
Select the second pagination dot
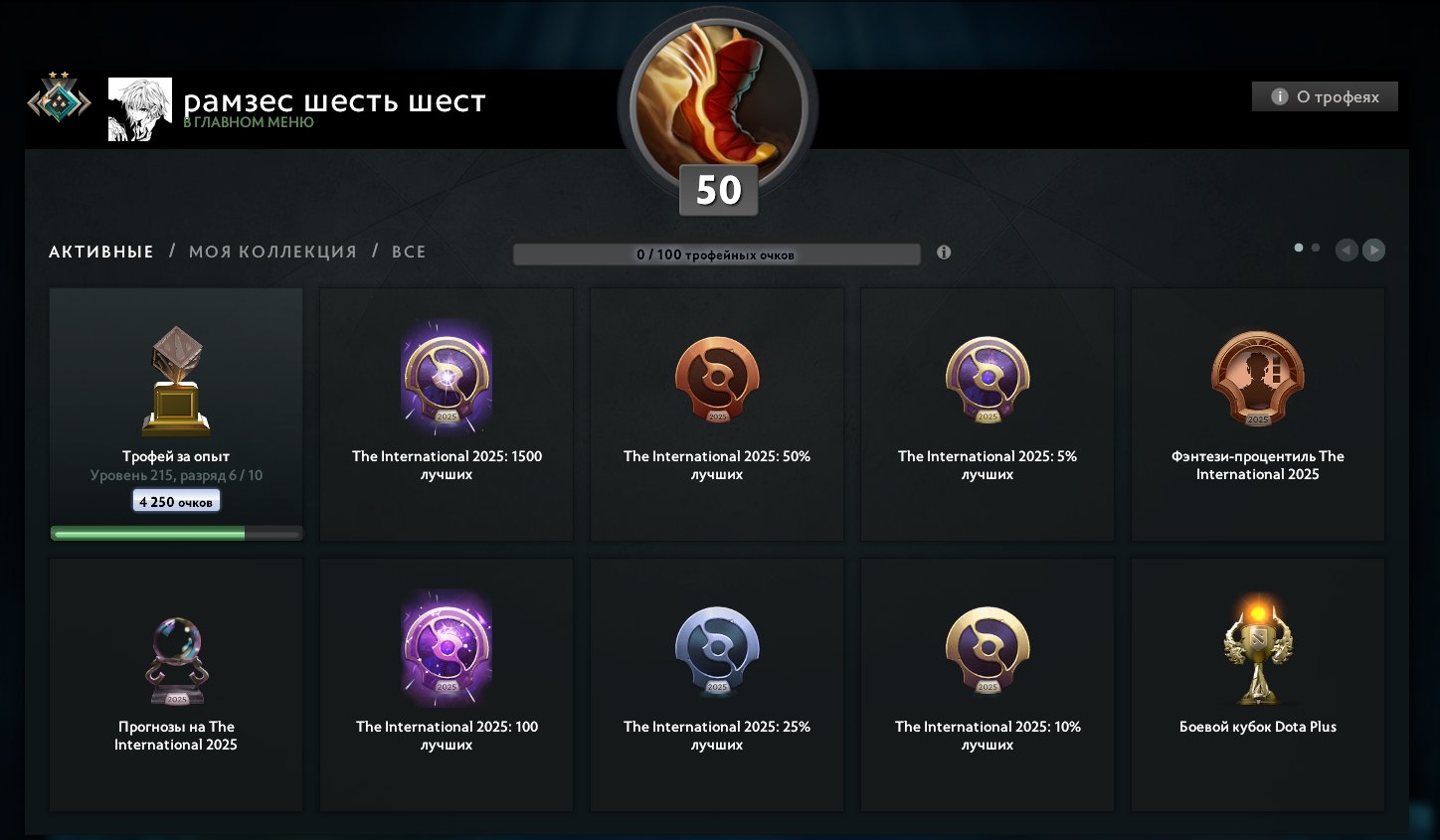pyautogui.click(x=1315, y=247)
